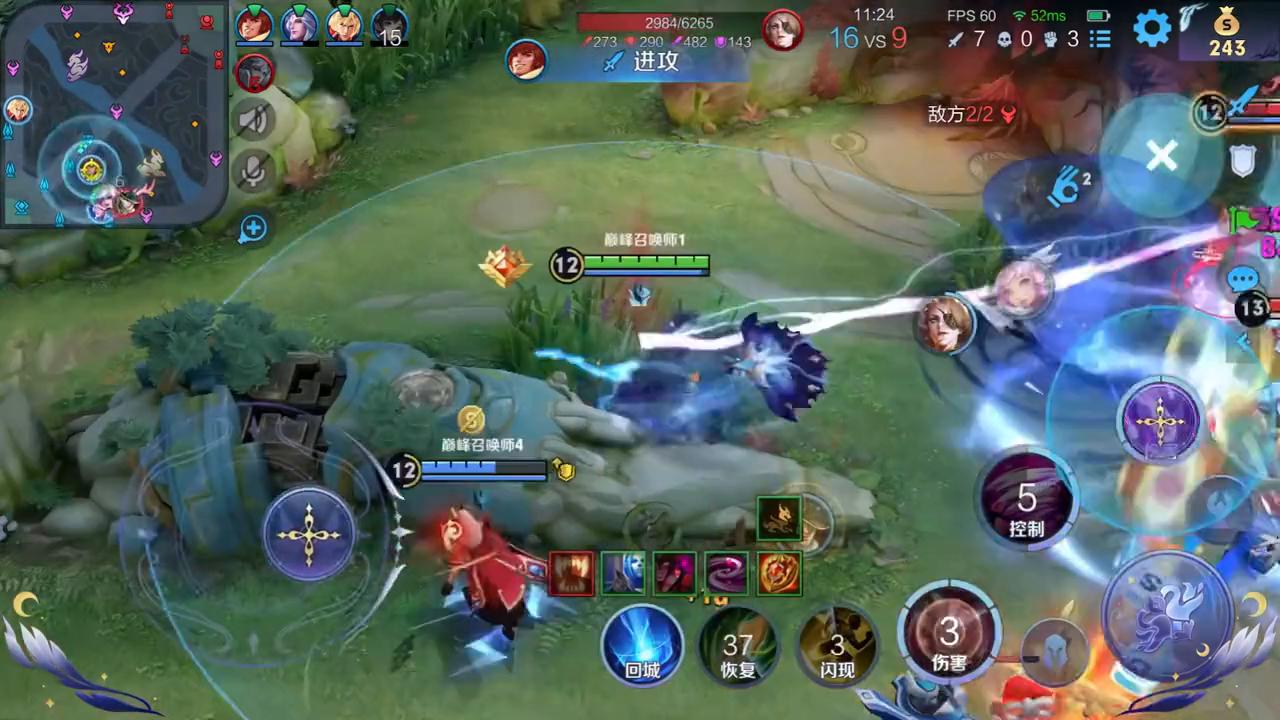Open the gold shop with 243 coins

click(1227, 32)
